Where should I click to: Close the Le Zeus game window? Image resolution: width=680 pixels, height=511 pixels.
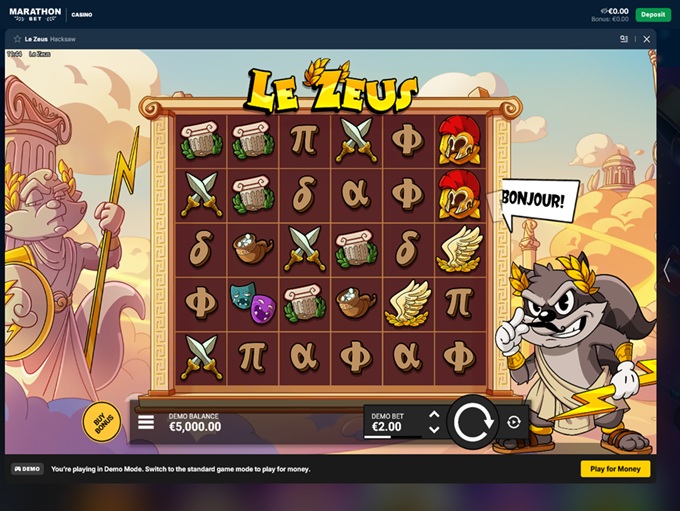tap(646, 39)
